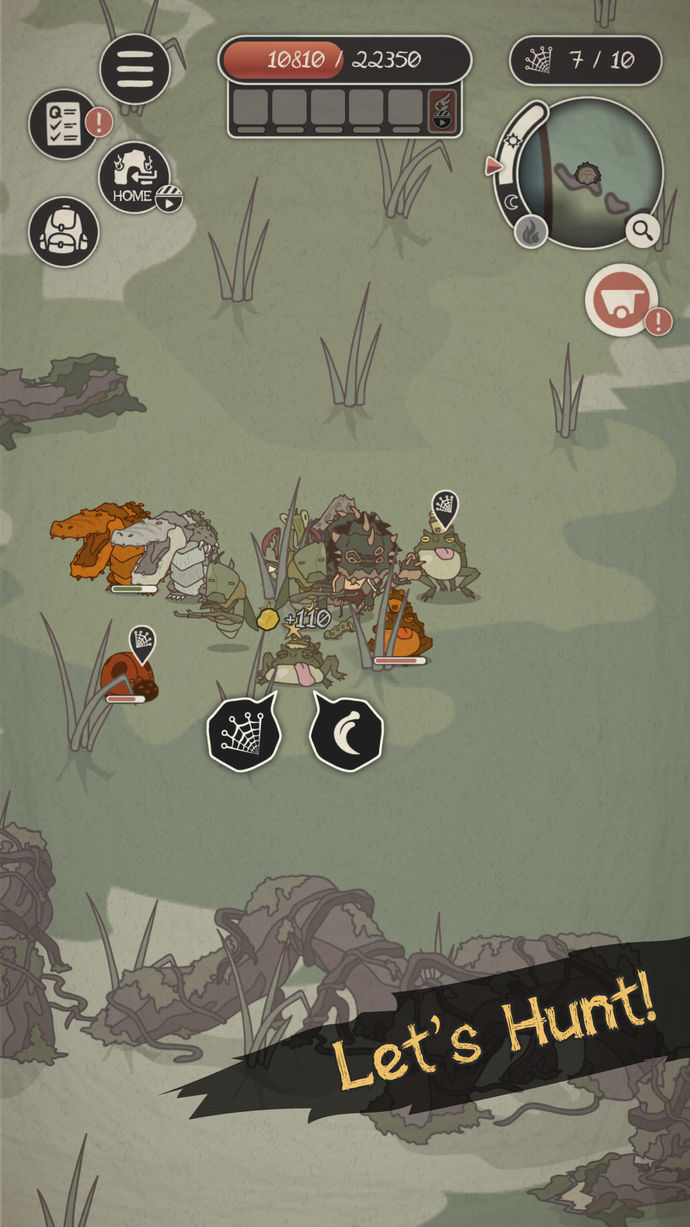Activate the claw slash attack button
The width and height of the screenshot is (690, 1227).
tap(346, 735)
